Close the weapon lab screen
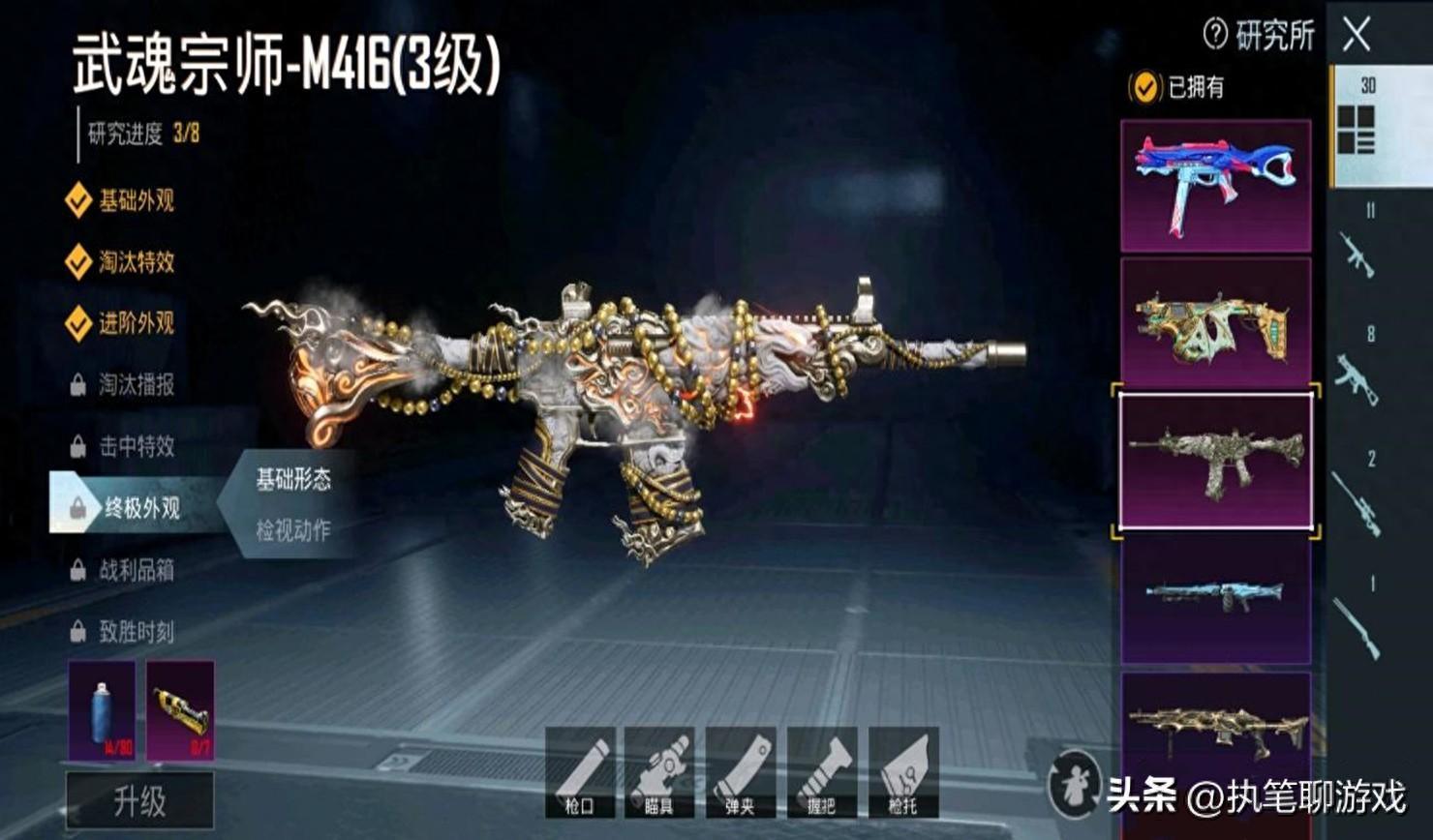Image resolution: width=1433 pixels, height=840 pixels. (x=1357, y=36)
